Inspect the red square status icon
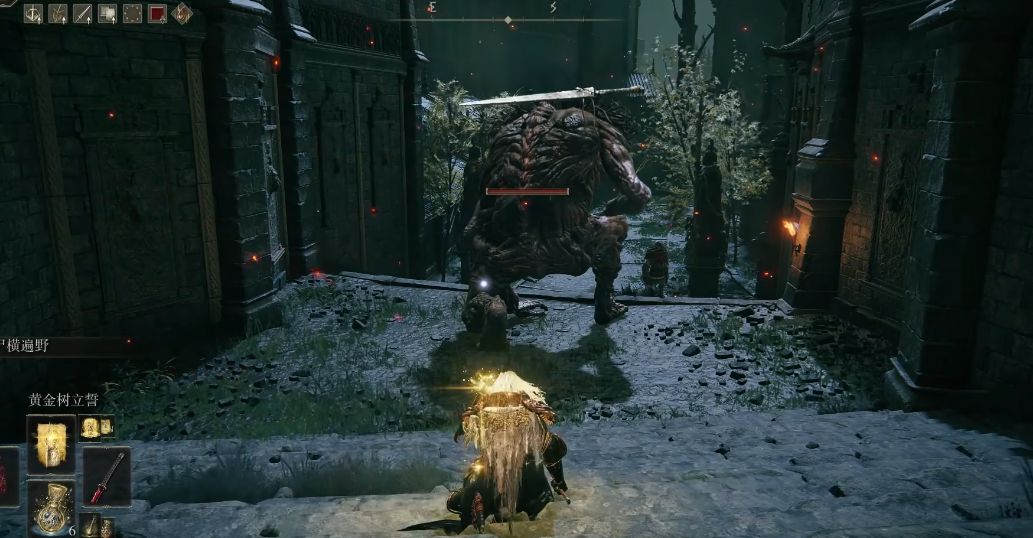 tap(157, 13)
